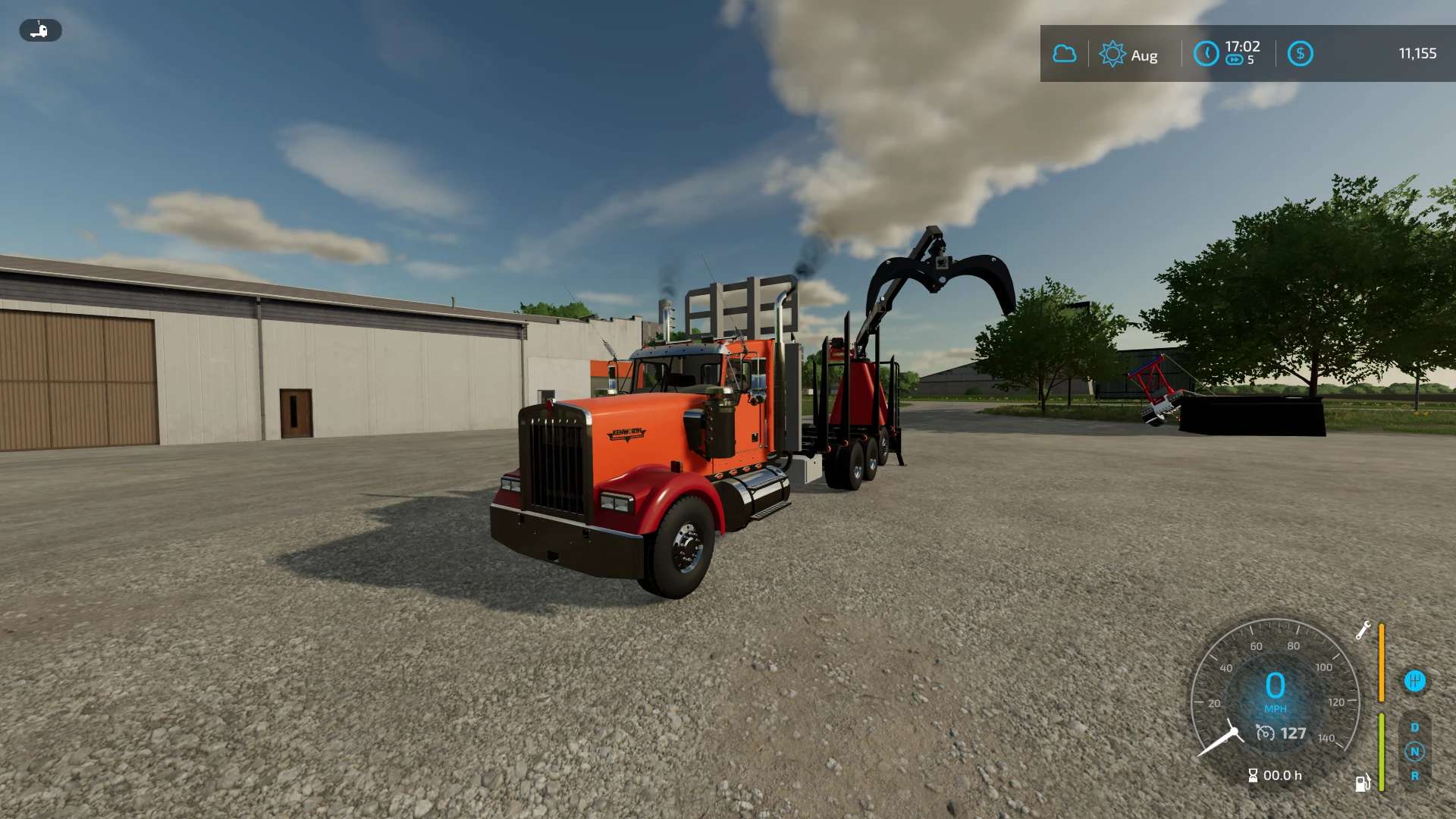The image size is (1456, 819).
Task: Select the blue gearbox shifter icon
Action: [x=1414, y=681]
